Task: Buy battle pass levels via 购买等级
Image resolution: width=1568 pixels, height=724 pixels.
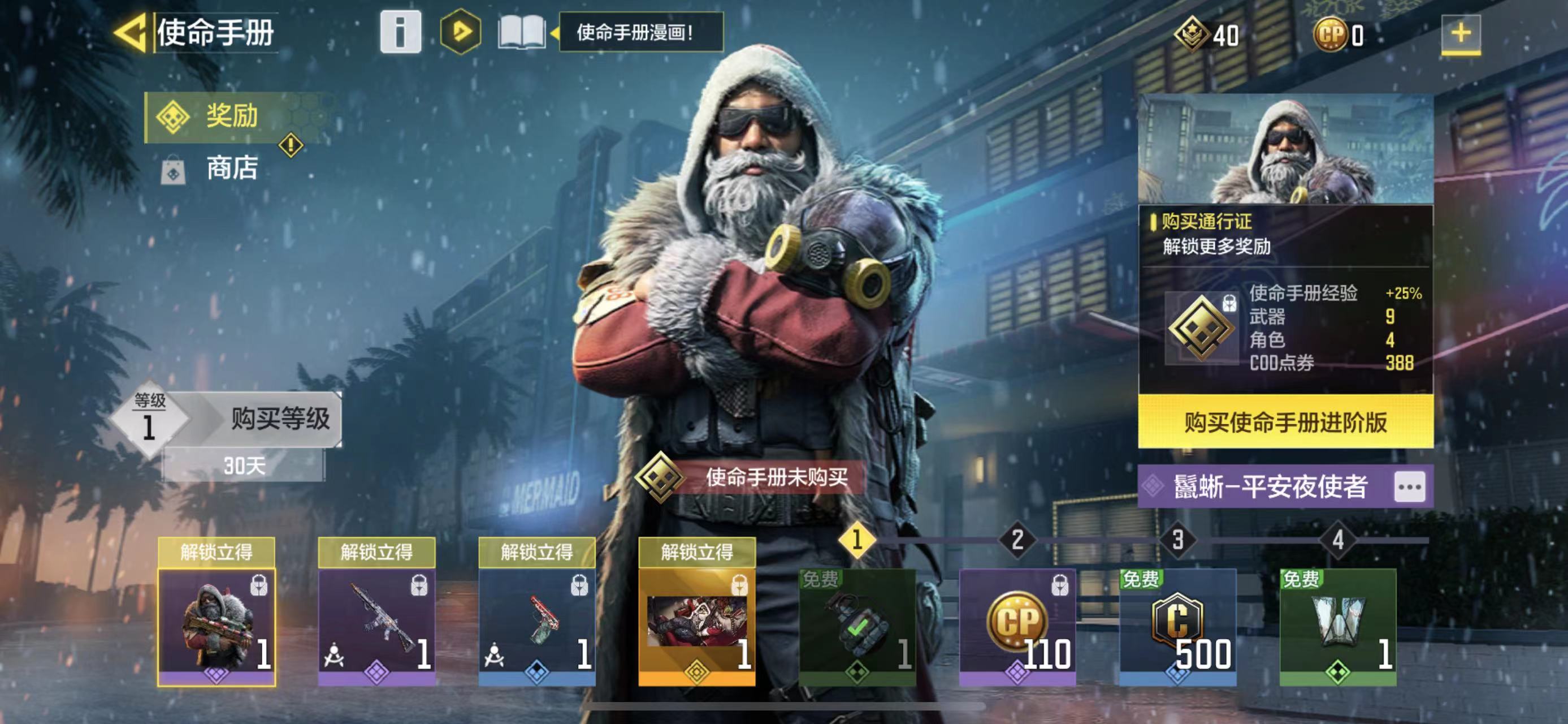Action: point(279,420)
